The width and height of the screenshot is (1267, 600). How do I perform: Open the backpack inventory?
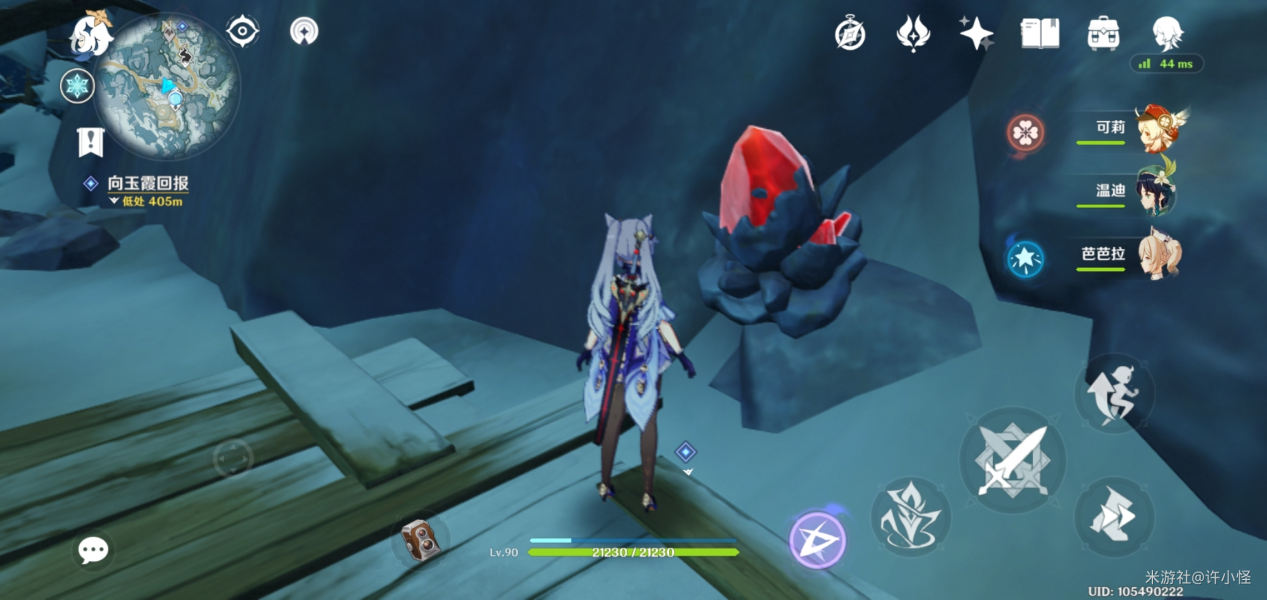(1103, 33)
